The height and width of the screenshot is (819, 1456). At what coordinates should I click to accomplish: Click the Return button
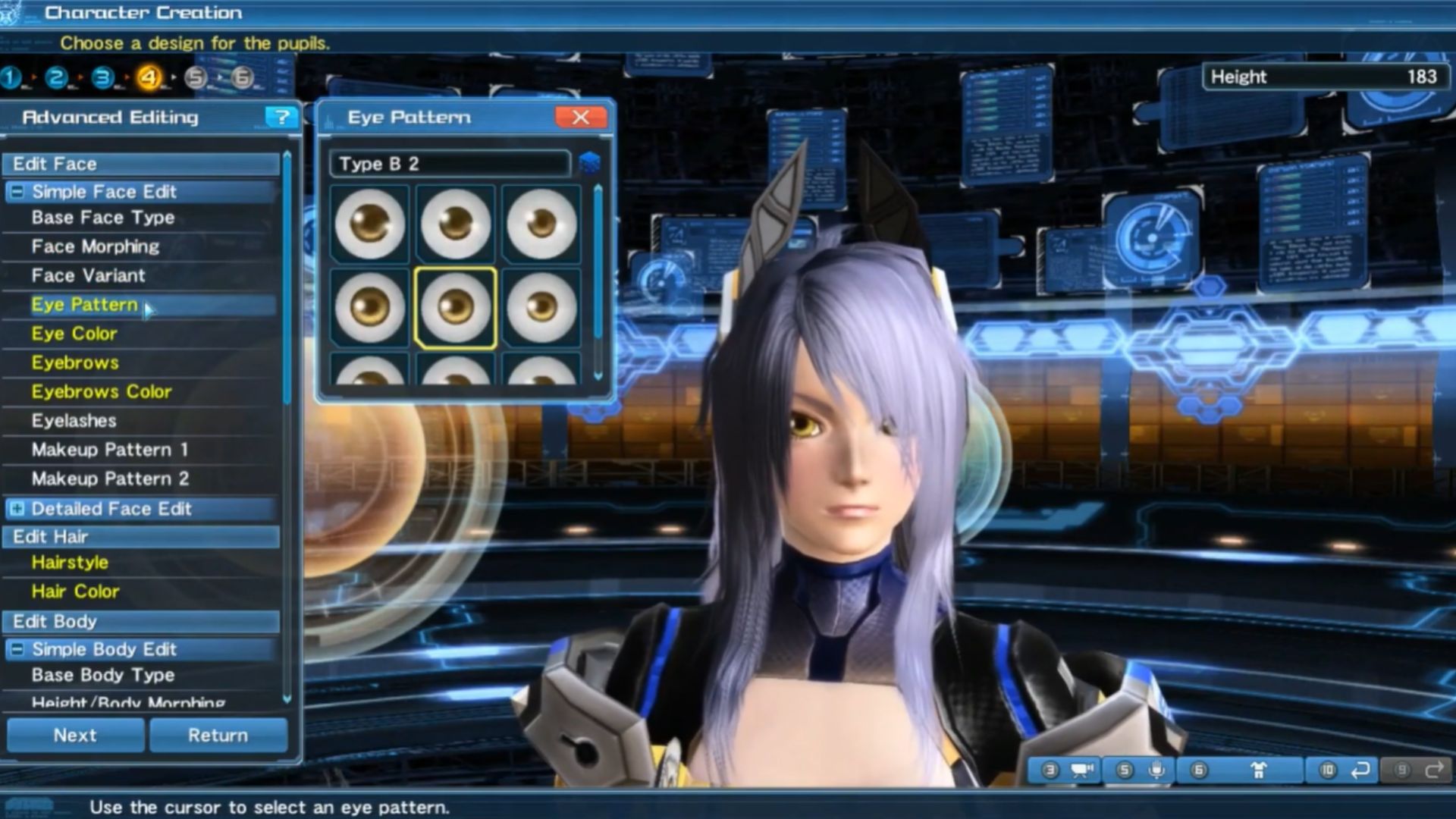pos(218,735)
